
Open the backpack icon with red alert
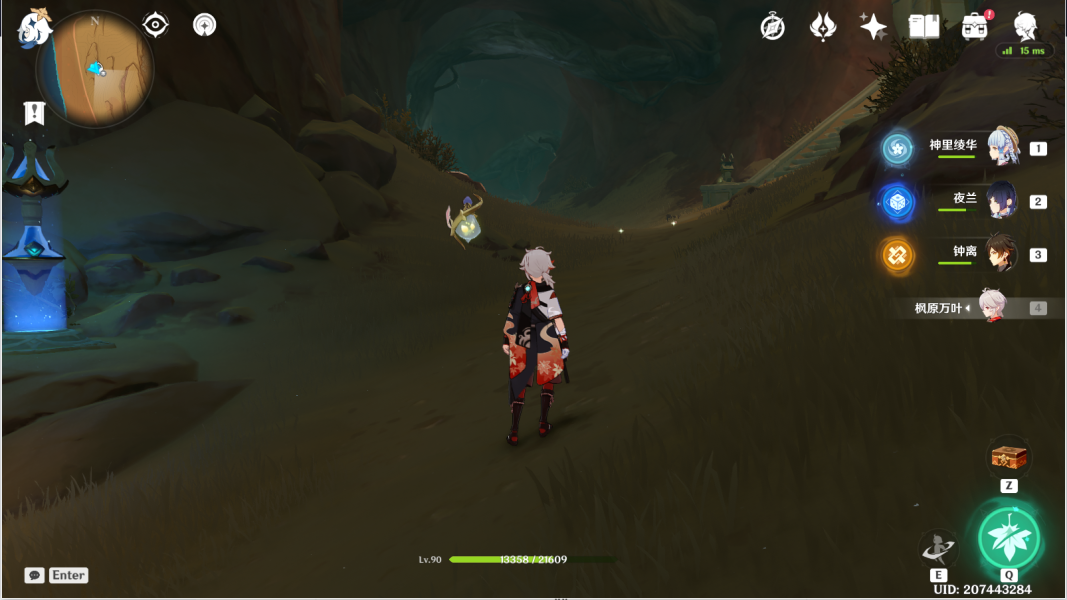point(975,27)
